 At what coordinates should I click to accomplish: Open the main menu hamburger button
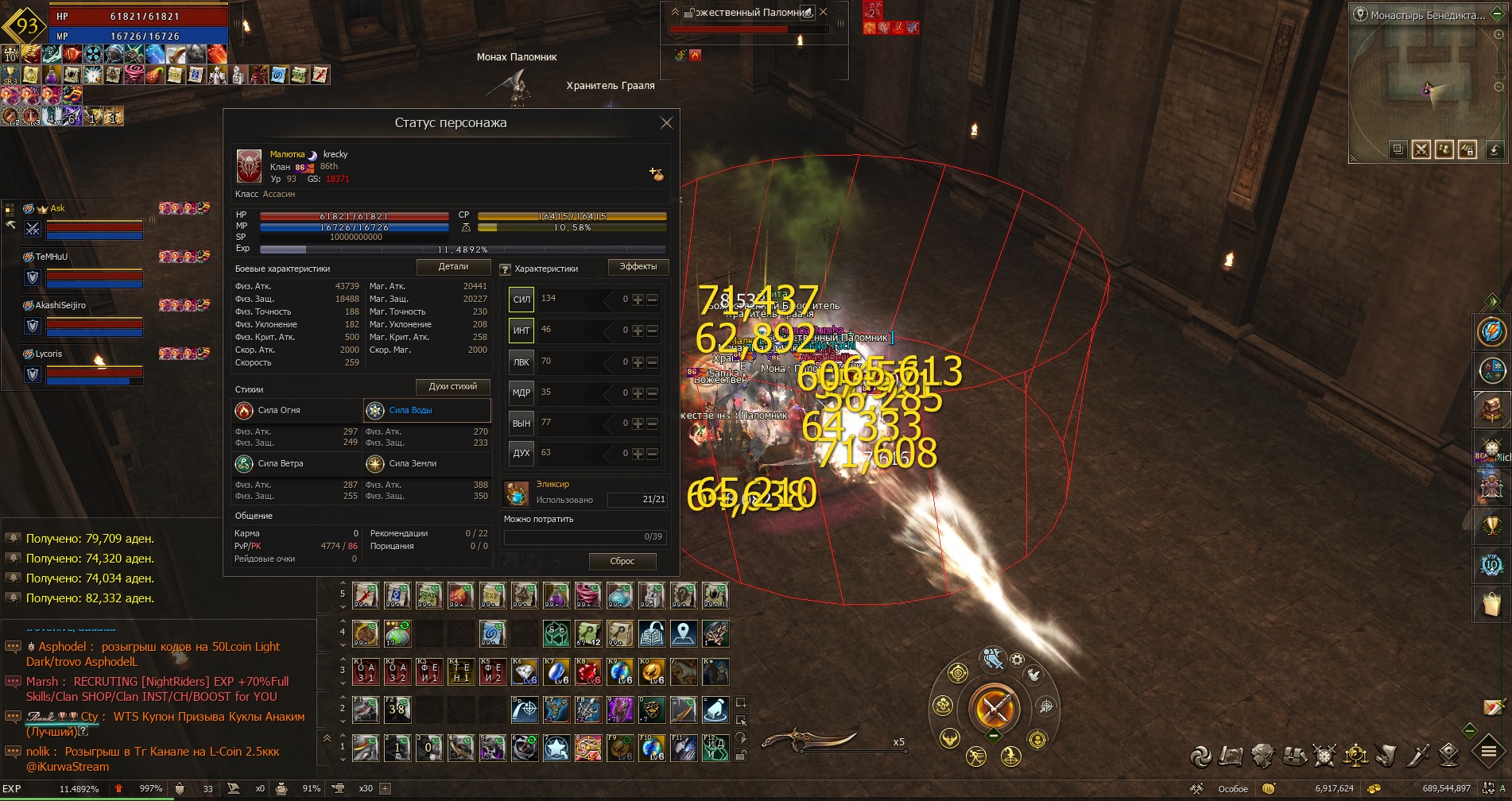(x=1488, y=751)
